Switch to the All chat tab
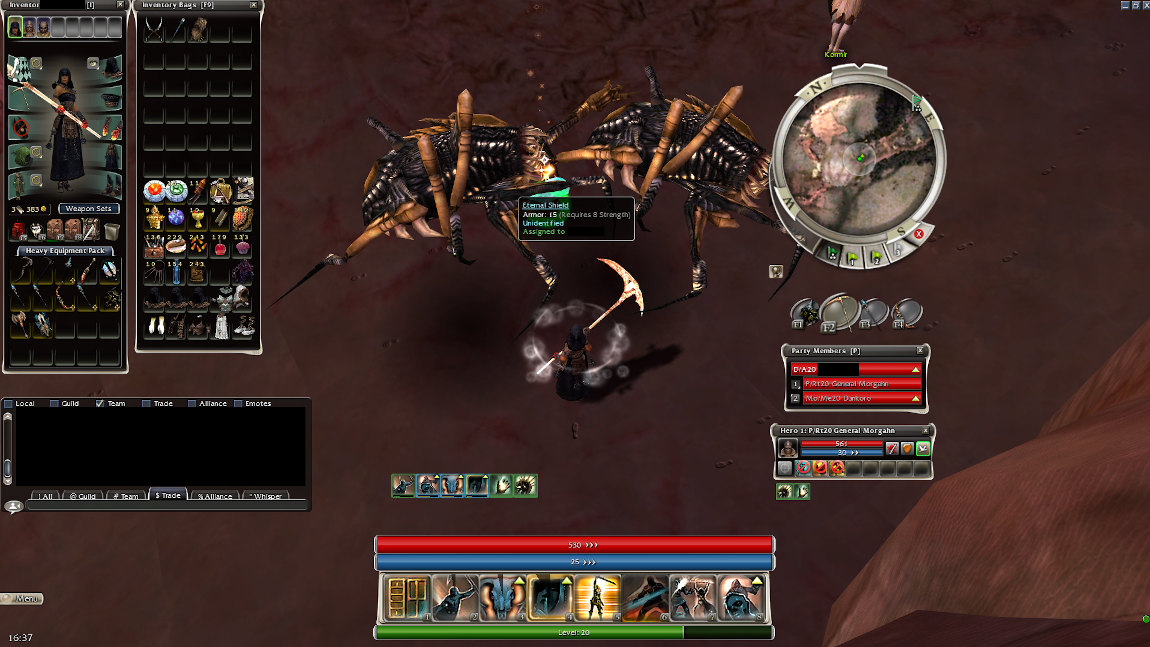Viewport: 1150px width, 647px height. pos(45,496)
